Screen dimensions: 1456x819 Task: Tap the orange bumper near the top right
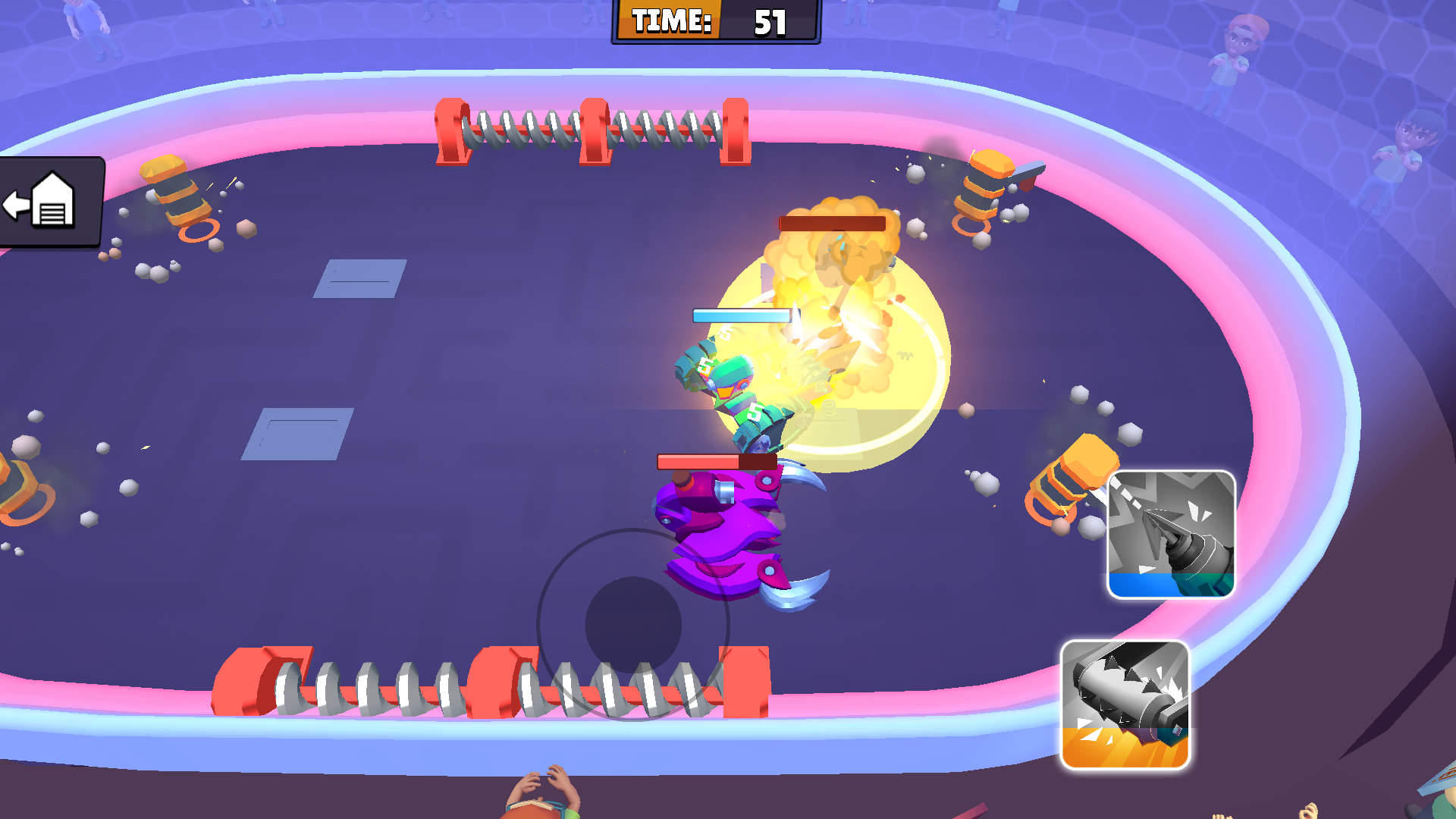pyautogui.click(x=986, y=186)
